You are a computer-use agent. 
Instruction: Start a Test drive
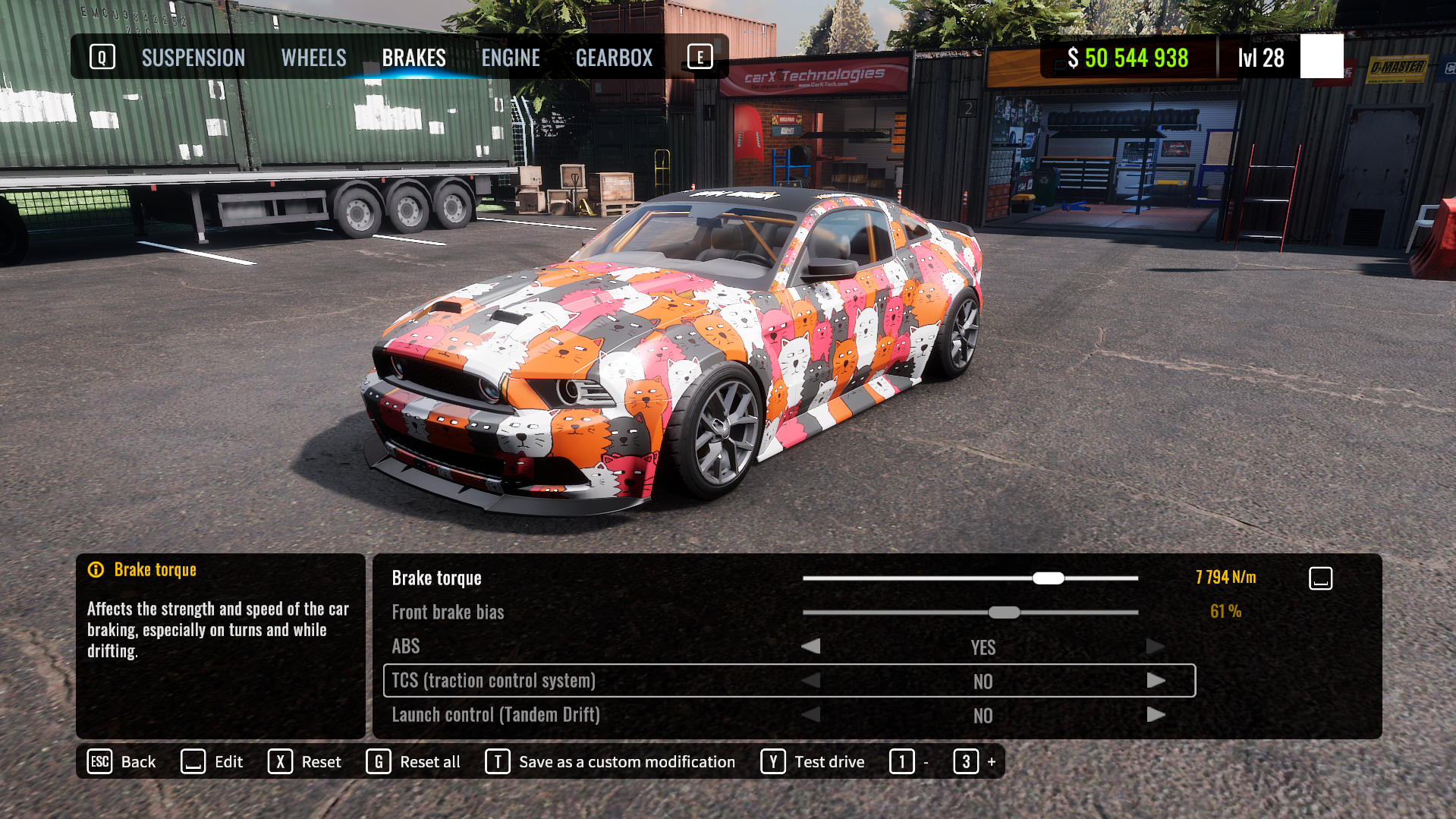pos(813,761)
